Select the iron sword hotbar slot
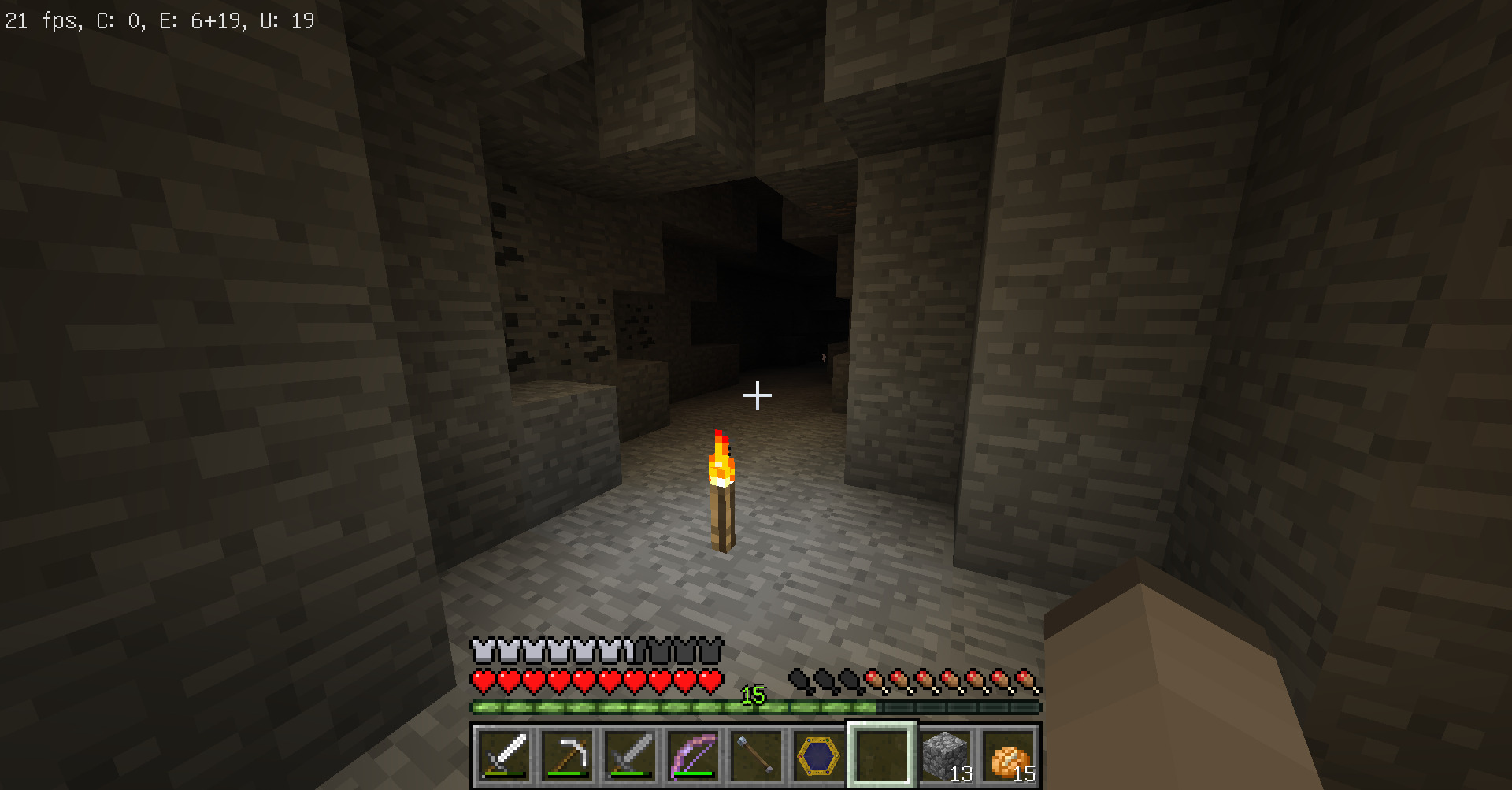The image size is (1512, 790). pos(504,755)
